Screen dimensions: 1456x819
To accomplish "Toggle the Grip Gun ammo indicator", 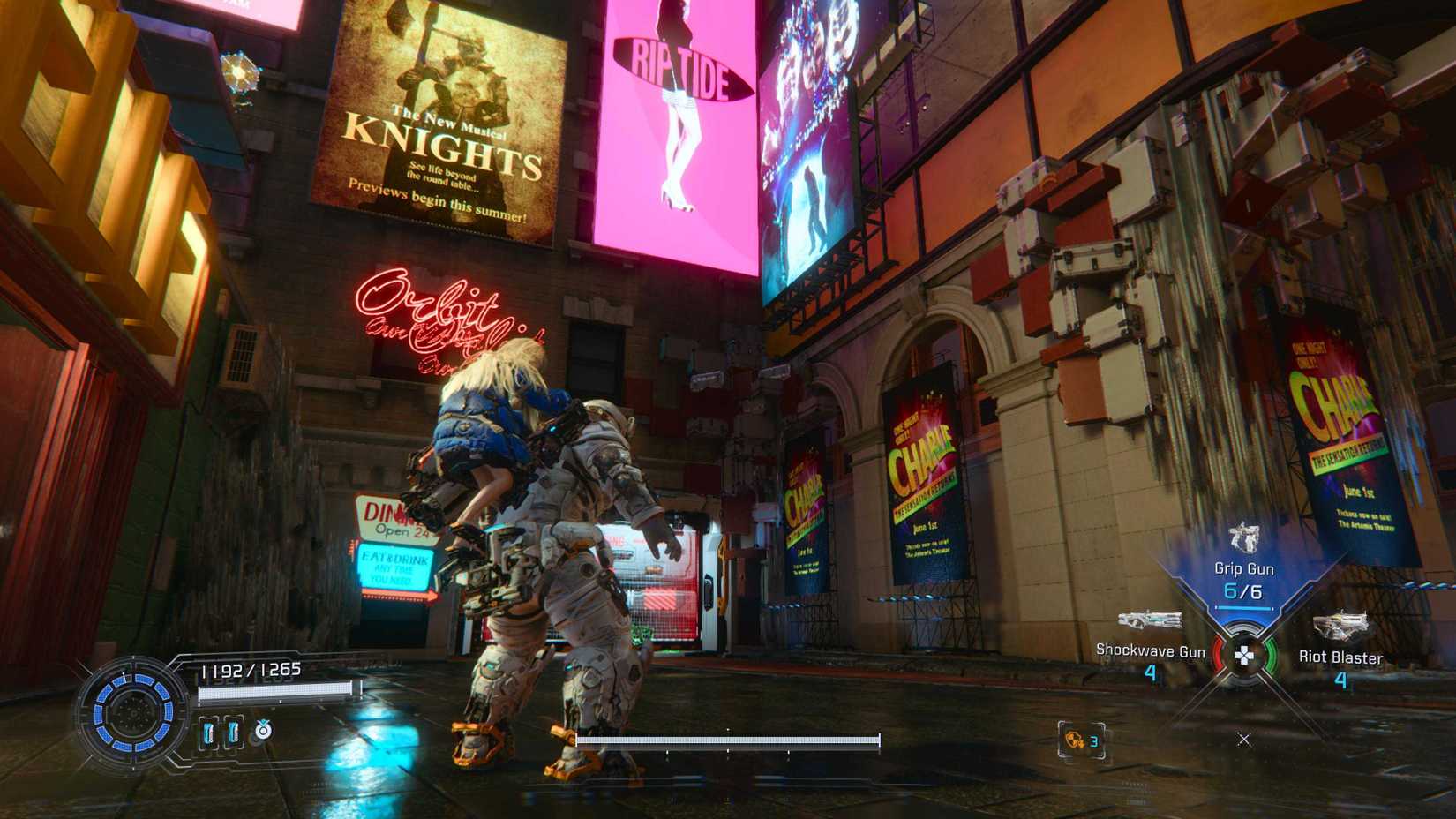I will click(1242, 607).
